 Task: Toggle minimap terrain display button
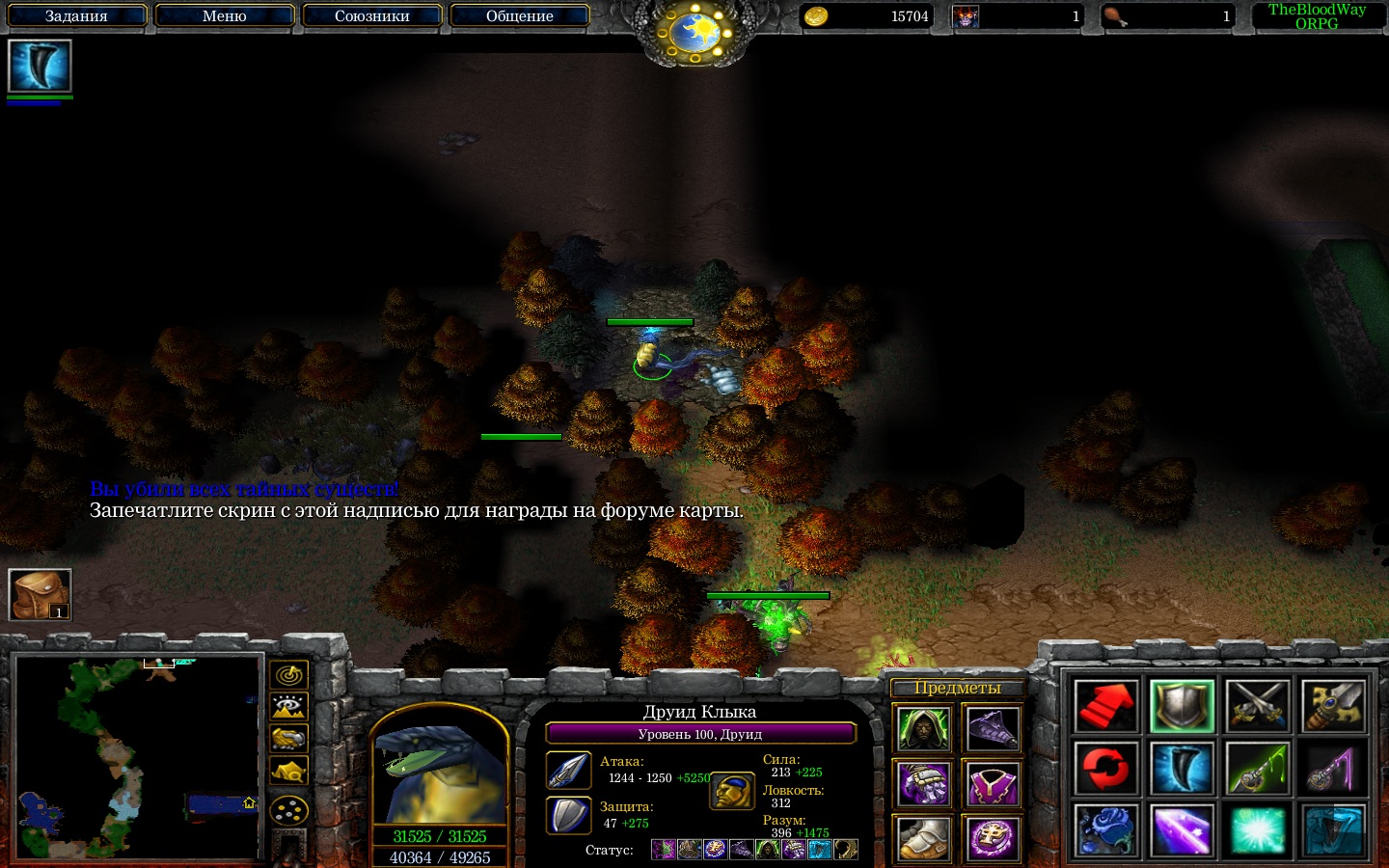tap(288, 707)
